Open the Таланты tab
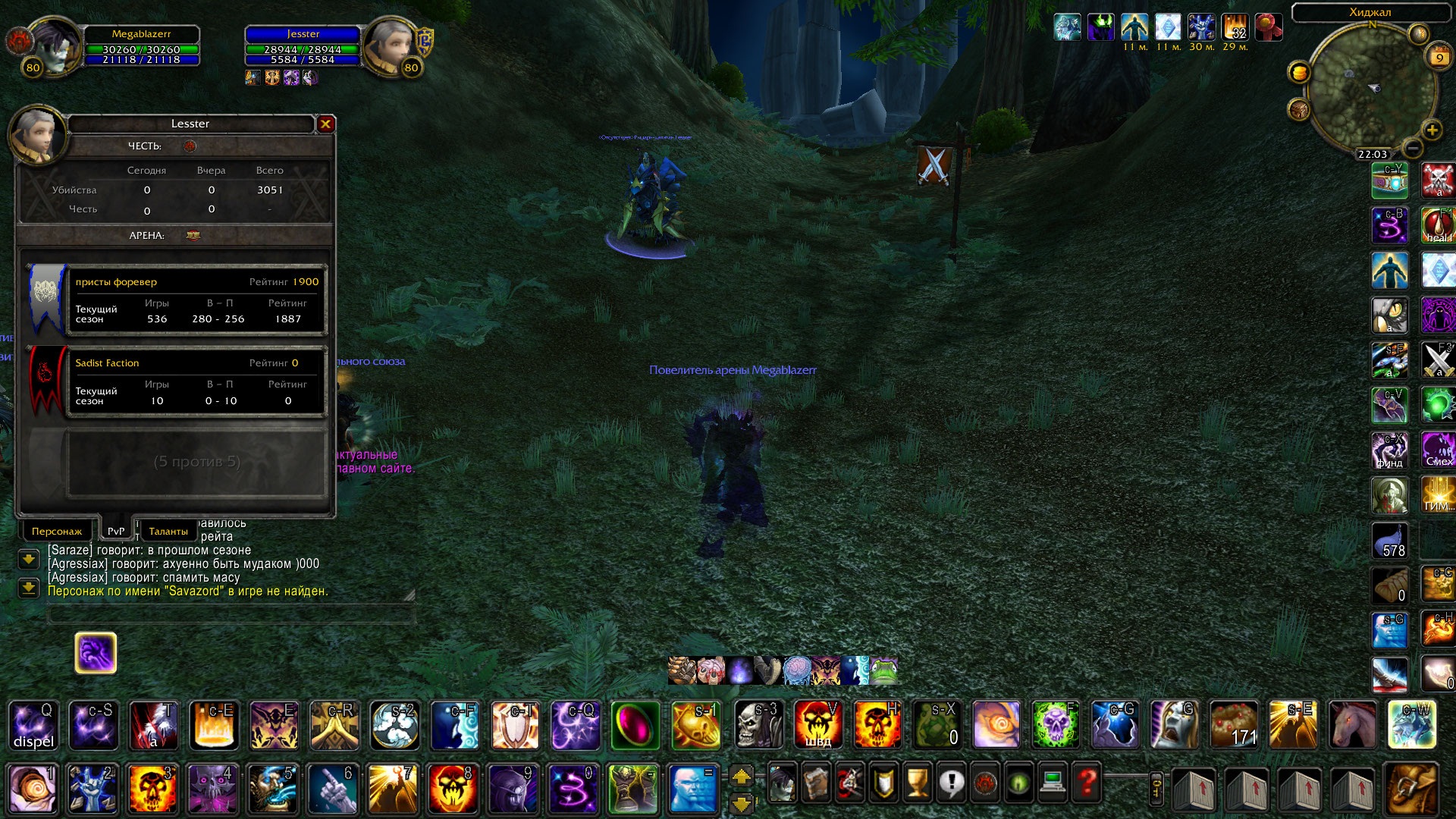The width and height of the screenshot is (1456, 819). (x=168, y=531)
